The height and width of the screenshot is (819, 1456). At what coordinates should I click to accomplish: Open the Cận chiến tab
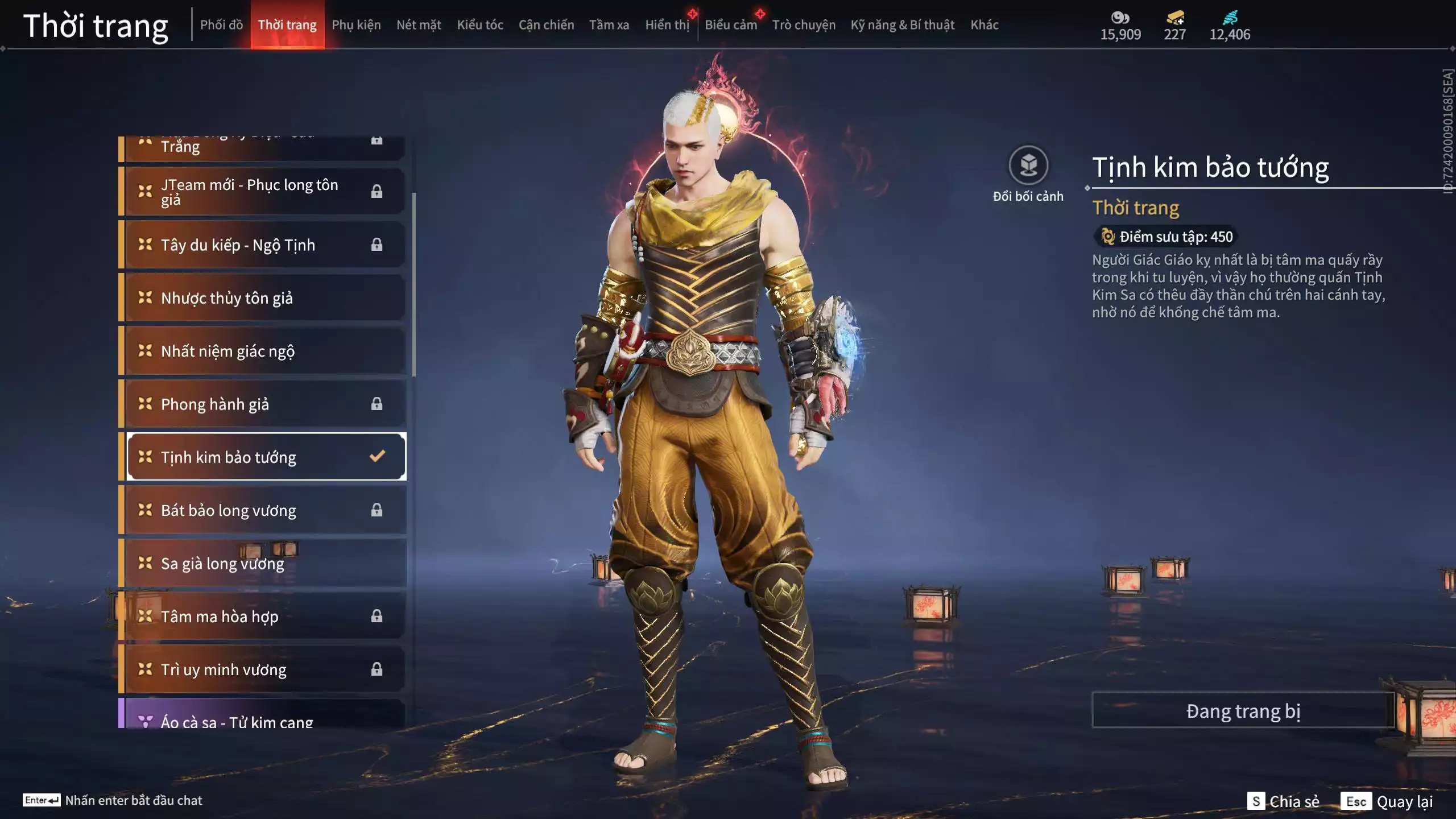tap(546, 25)
